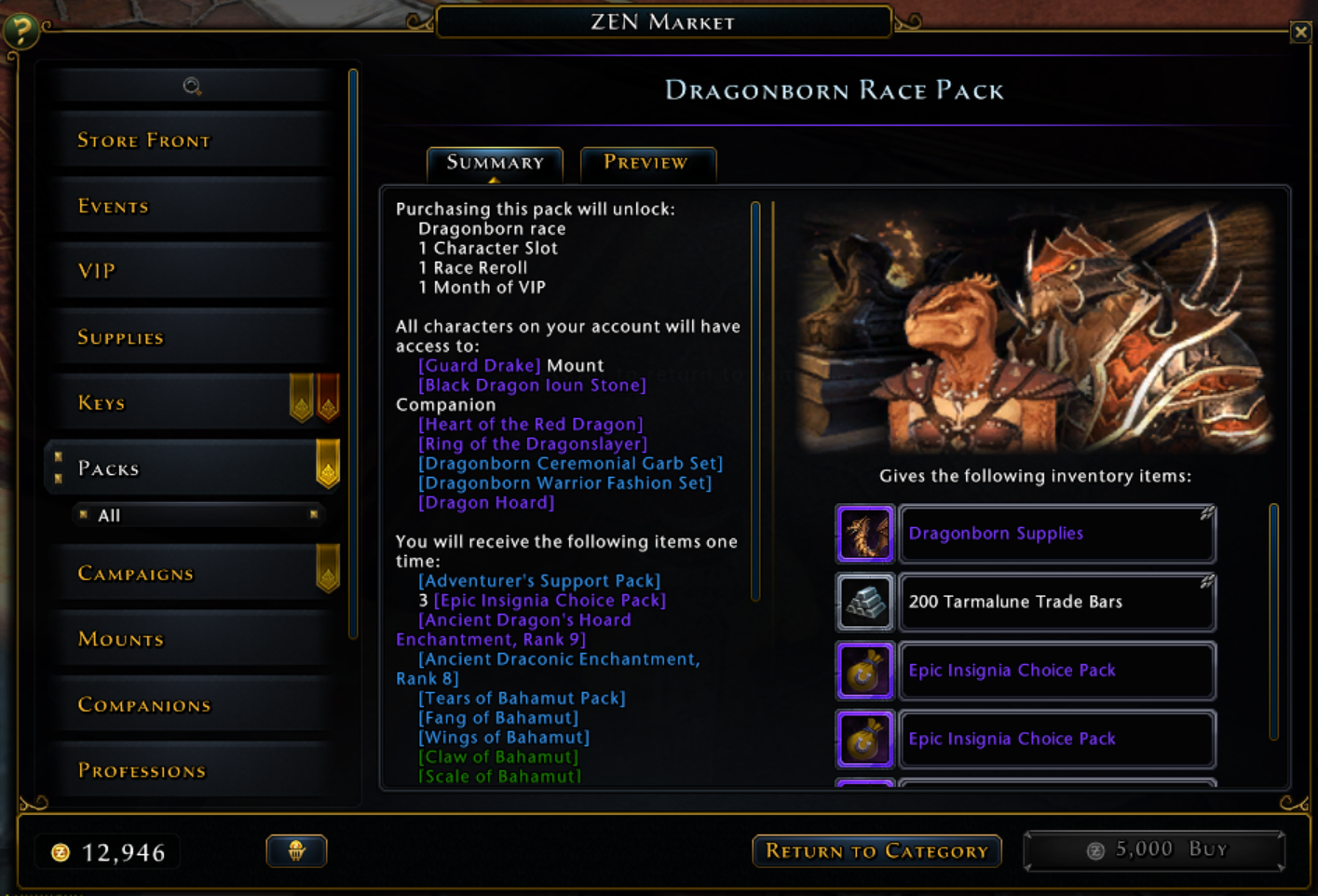Select the Store Front category
This screenshot has width=1318, height=896.
(x=143, y=140)
